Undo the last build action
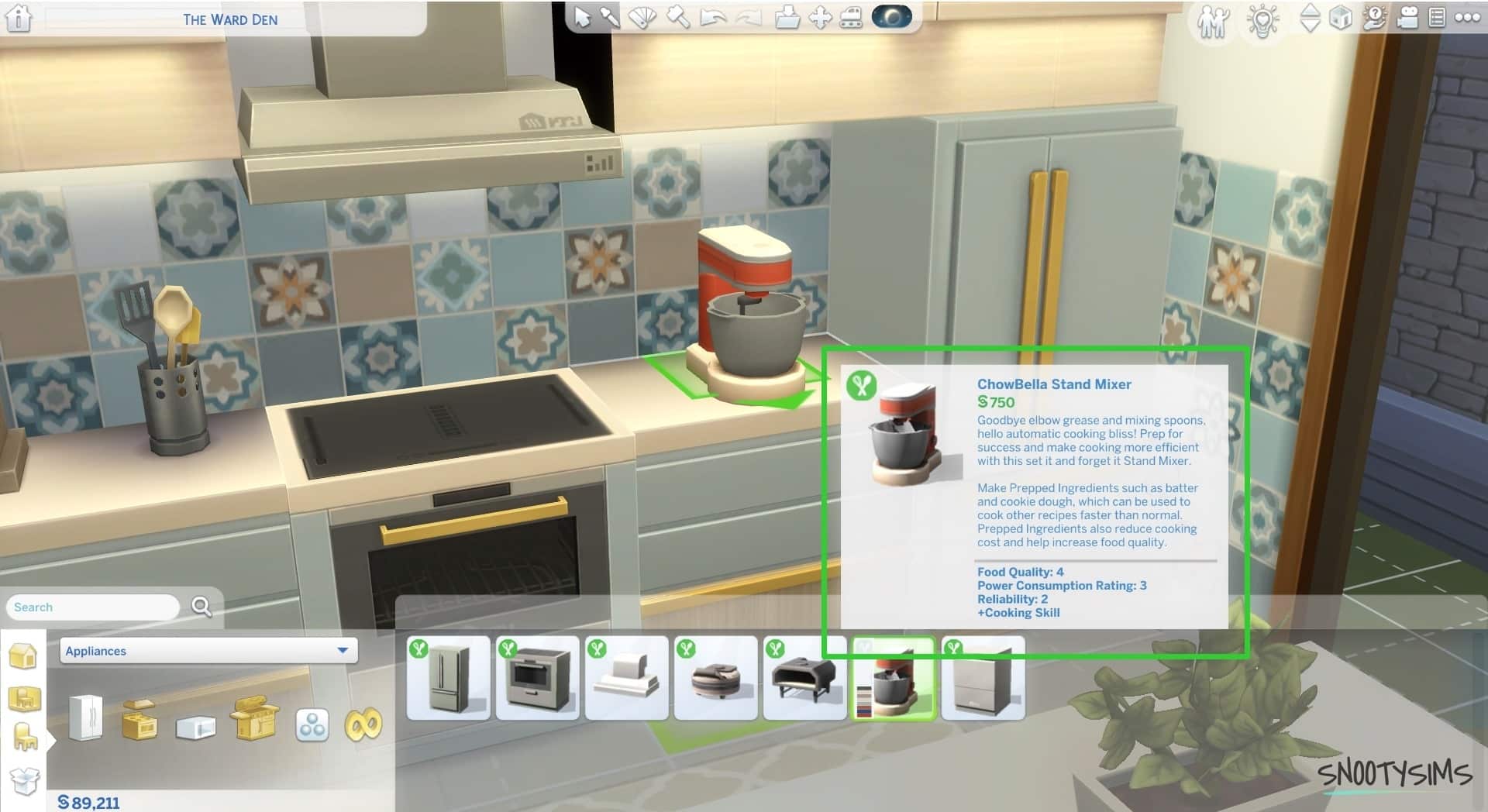This screenshot has width=1488, height=812. [x=713, y=17]
